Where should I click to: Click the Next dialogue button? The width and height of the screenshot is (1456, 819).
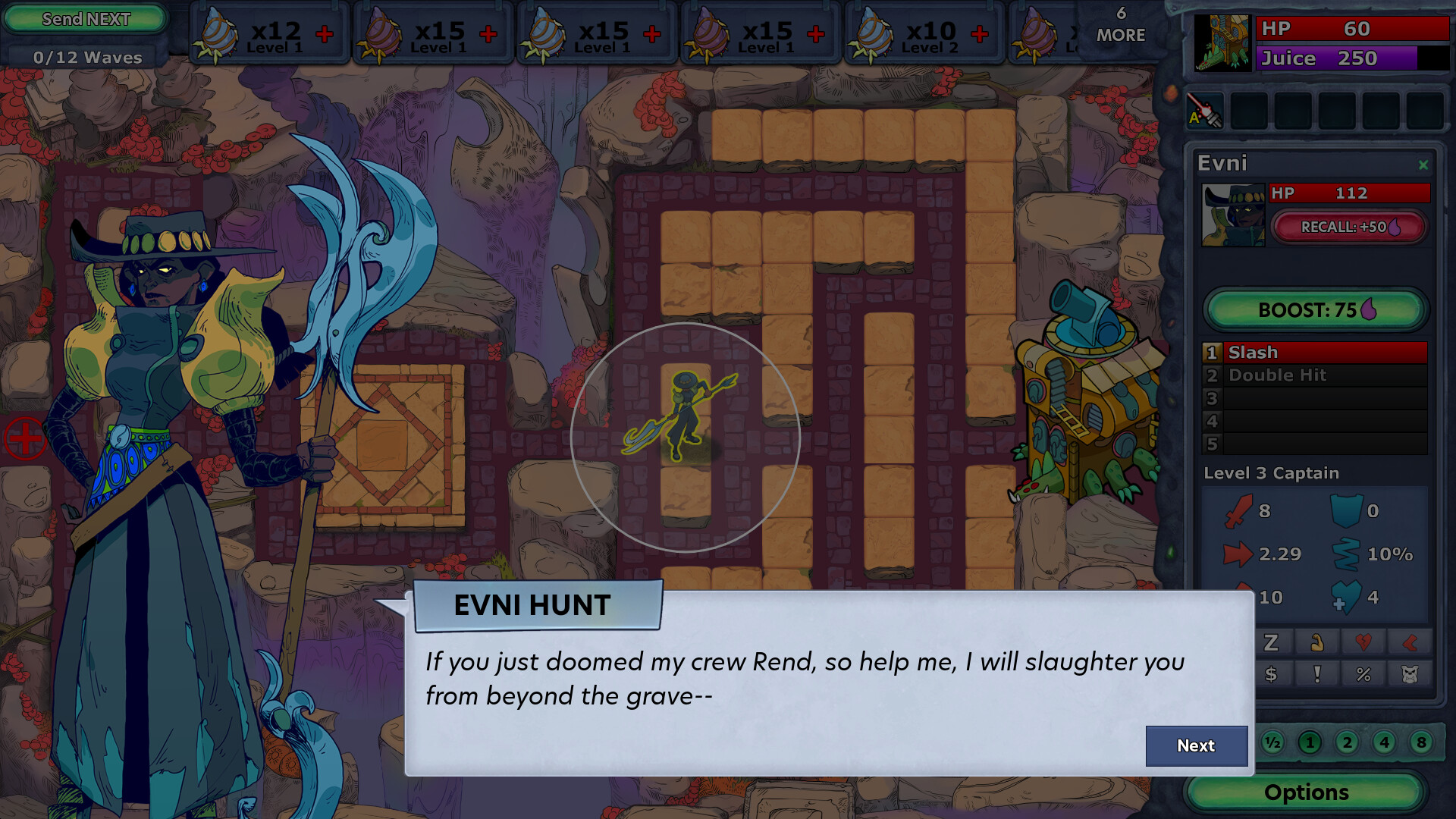click(x=1196, y=746)
